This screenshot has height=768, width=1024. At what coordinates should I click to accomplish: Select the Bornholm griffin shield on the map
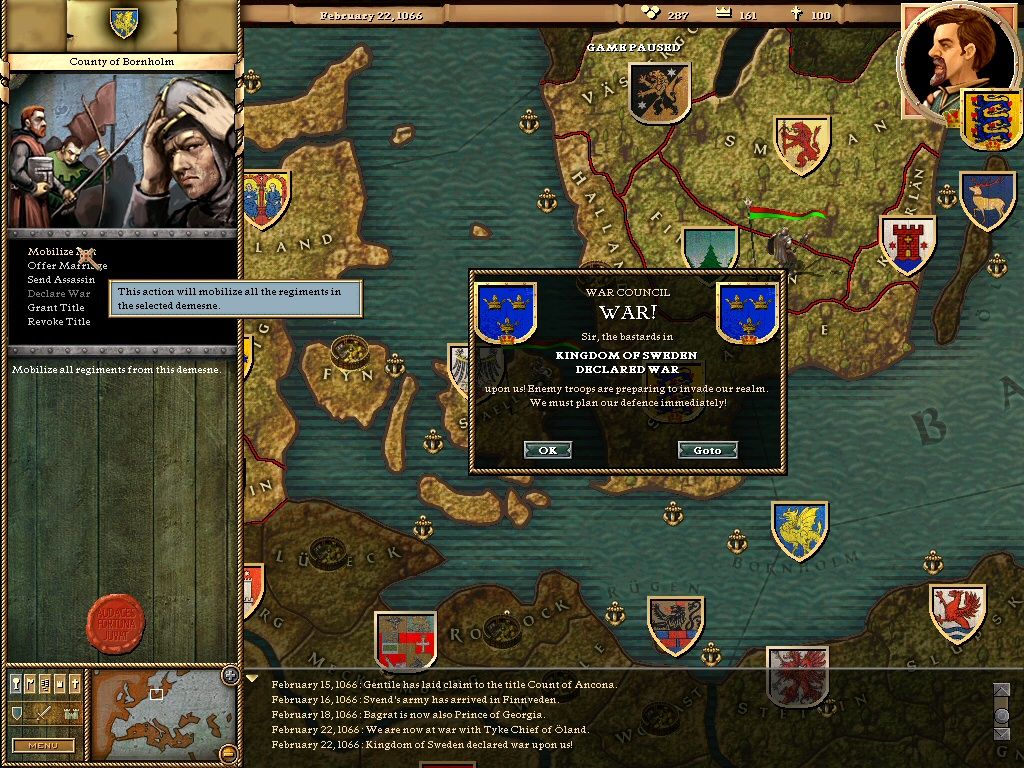click(x=799, y=530)
